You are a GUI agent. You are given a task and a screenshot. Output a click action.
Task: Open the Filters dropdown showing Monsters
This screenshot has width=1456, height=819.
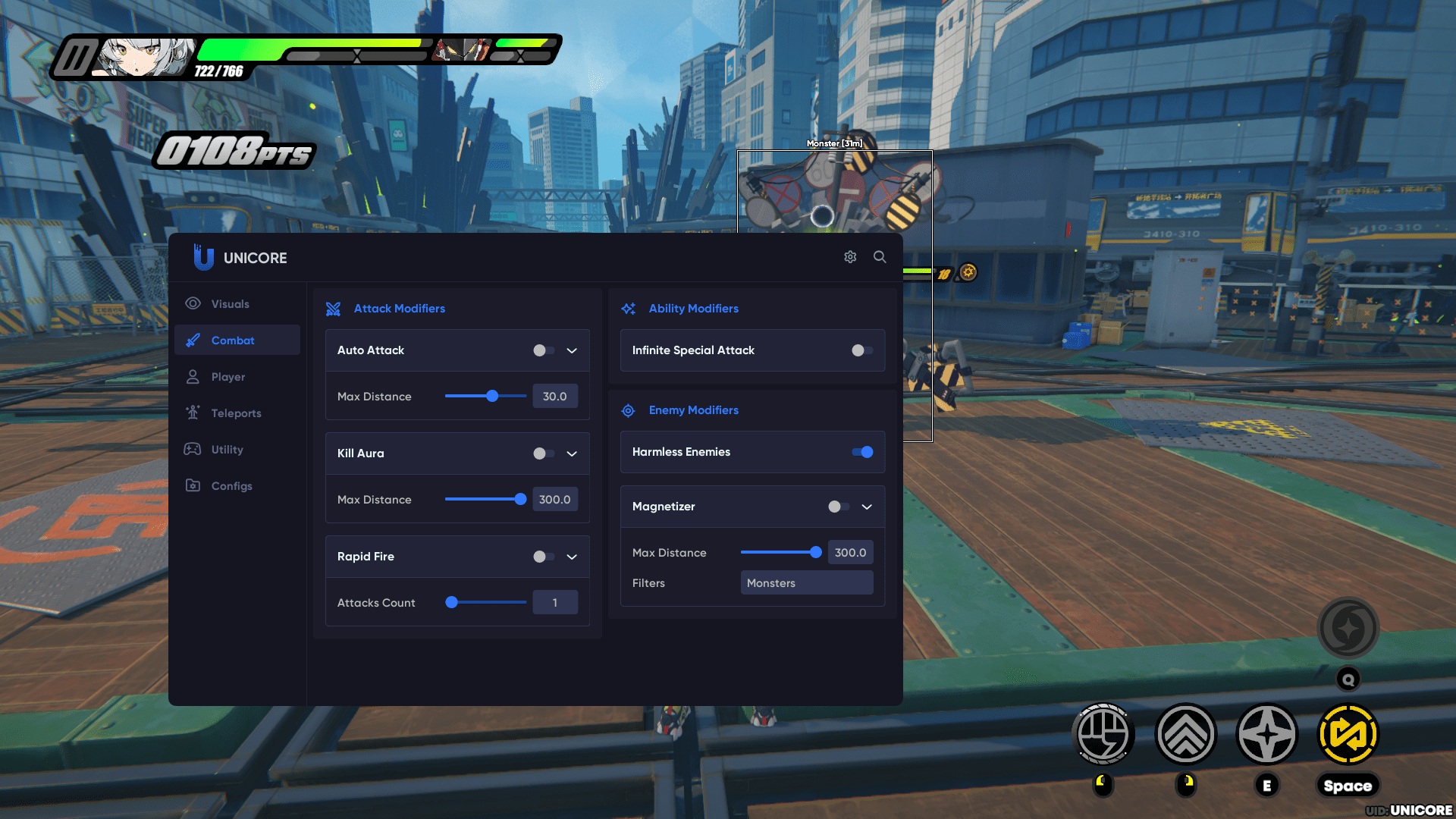(x=806, y=583)
